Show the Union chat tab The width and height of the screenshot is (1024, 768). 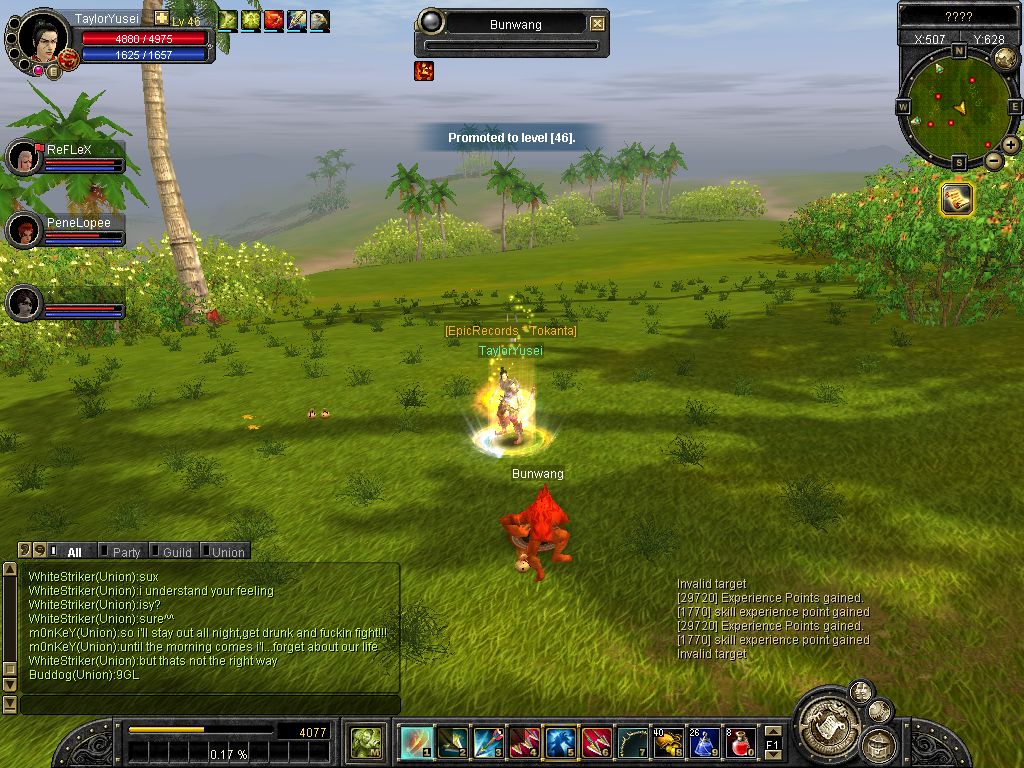(227, 552)
